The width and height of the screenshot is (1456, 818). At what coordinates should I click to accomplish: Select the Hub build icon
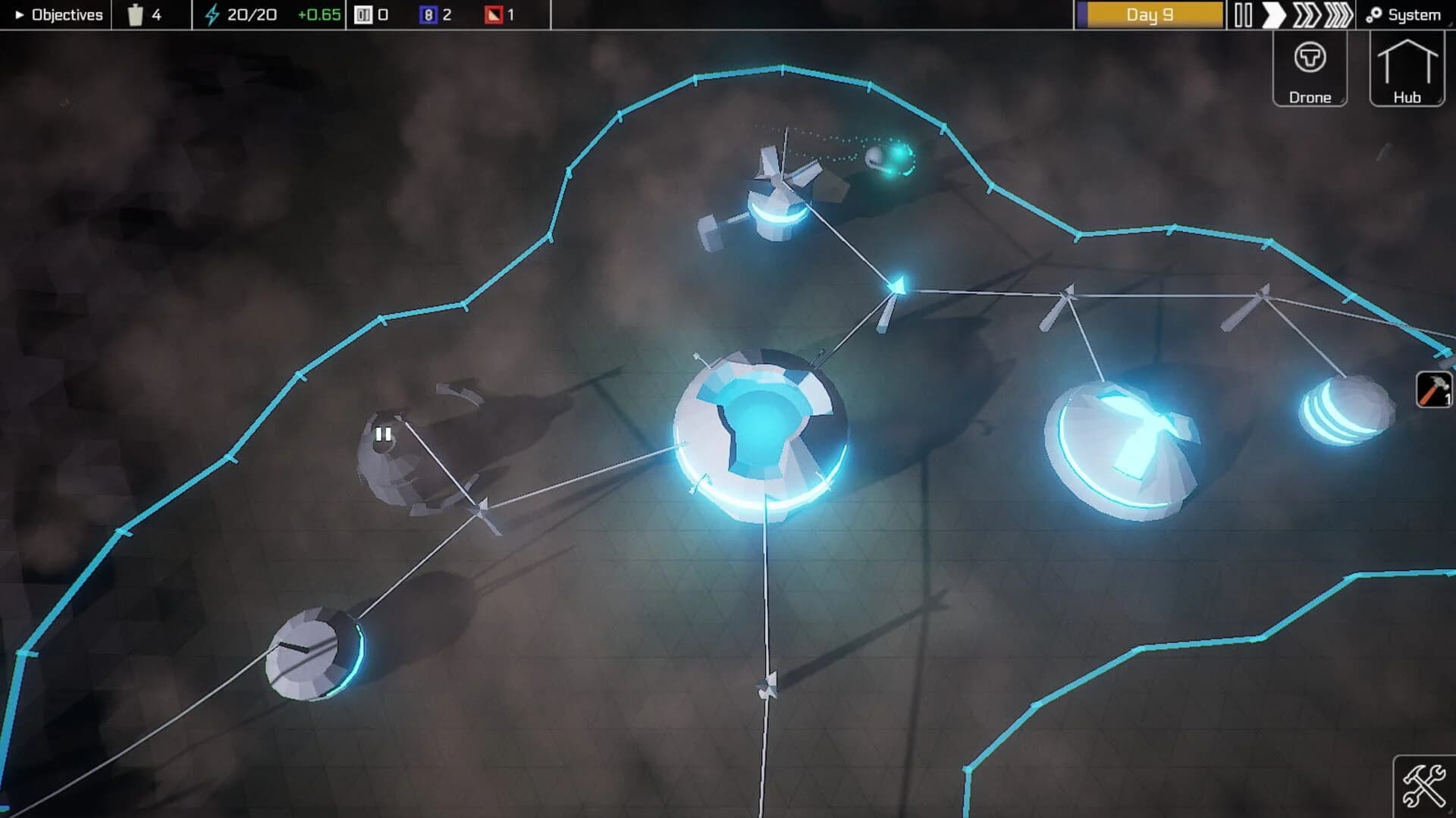tap(1407, 68)
